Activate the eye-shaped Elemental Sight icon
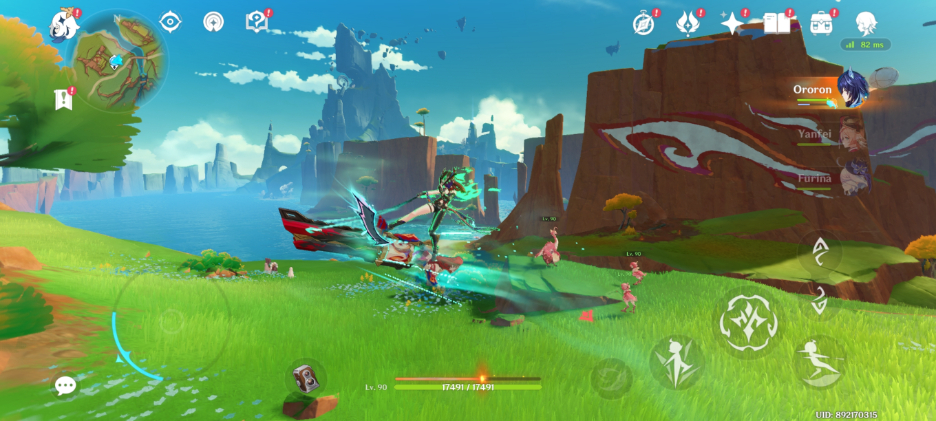The width and height of the screenshot is (936, 421). (170, 21)
